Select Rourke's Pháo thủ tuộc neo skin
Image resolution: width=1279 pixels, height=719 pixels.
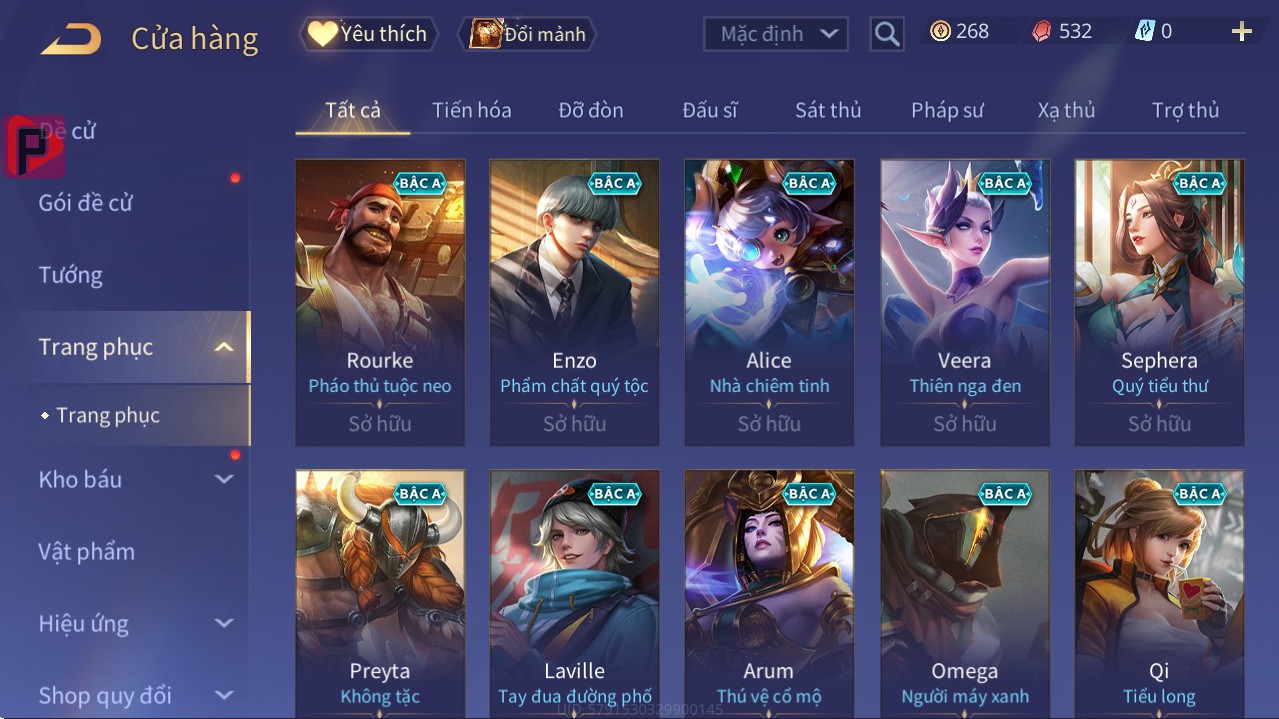click(x=380, y=302)
